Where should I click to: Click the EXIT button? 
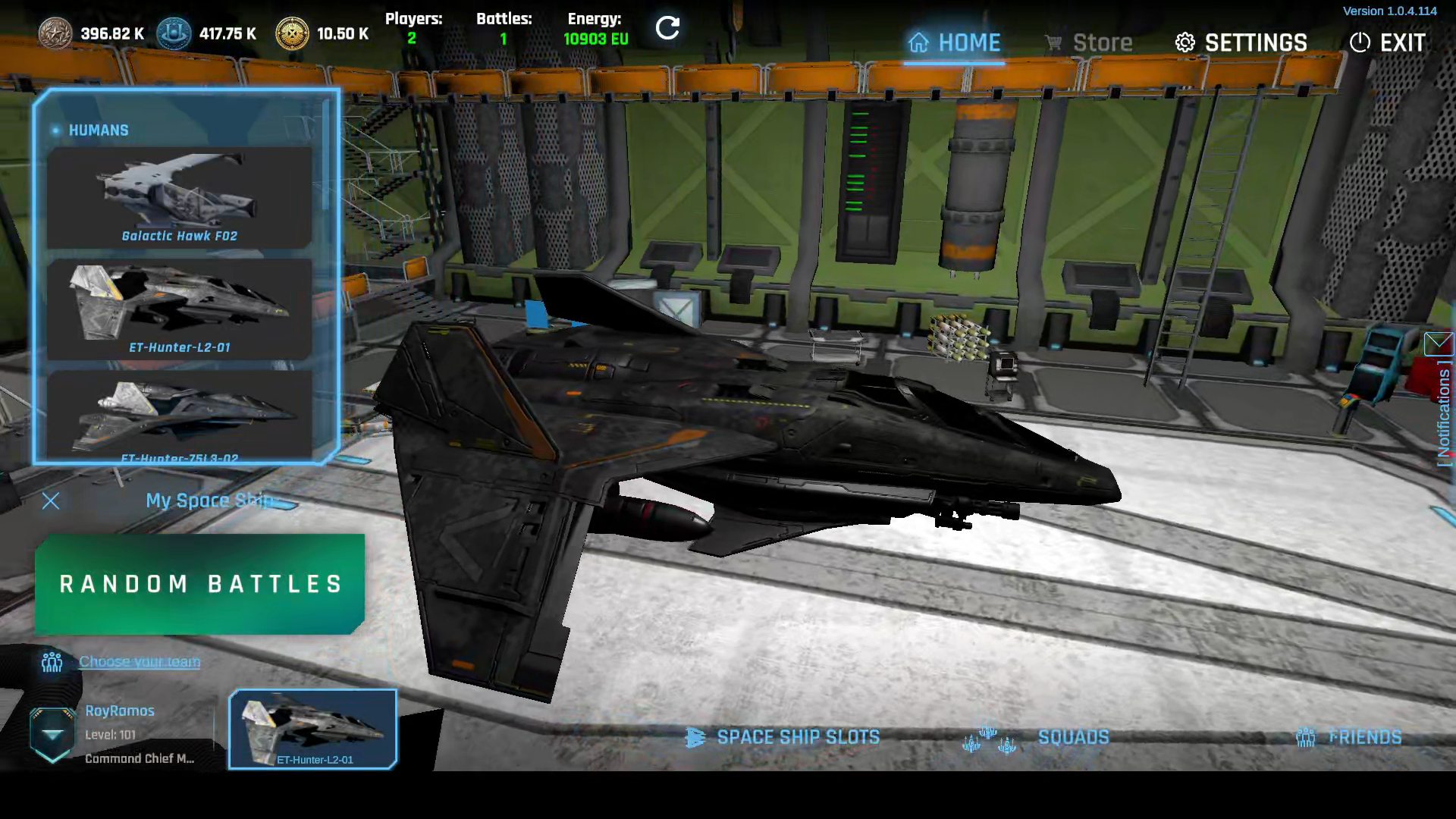1388,42
